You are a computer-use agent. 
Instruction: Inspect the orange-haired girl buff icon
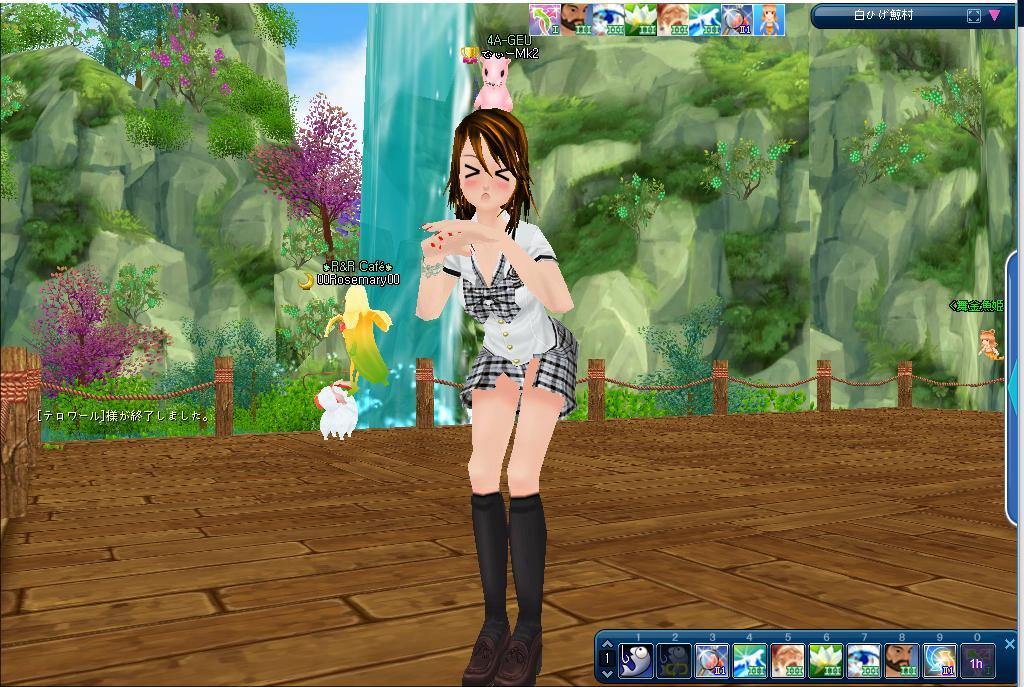coord(769,20)
